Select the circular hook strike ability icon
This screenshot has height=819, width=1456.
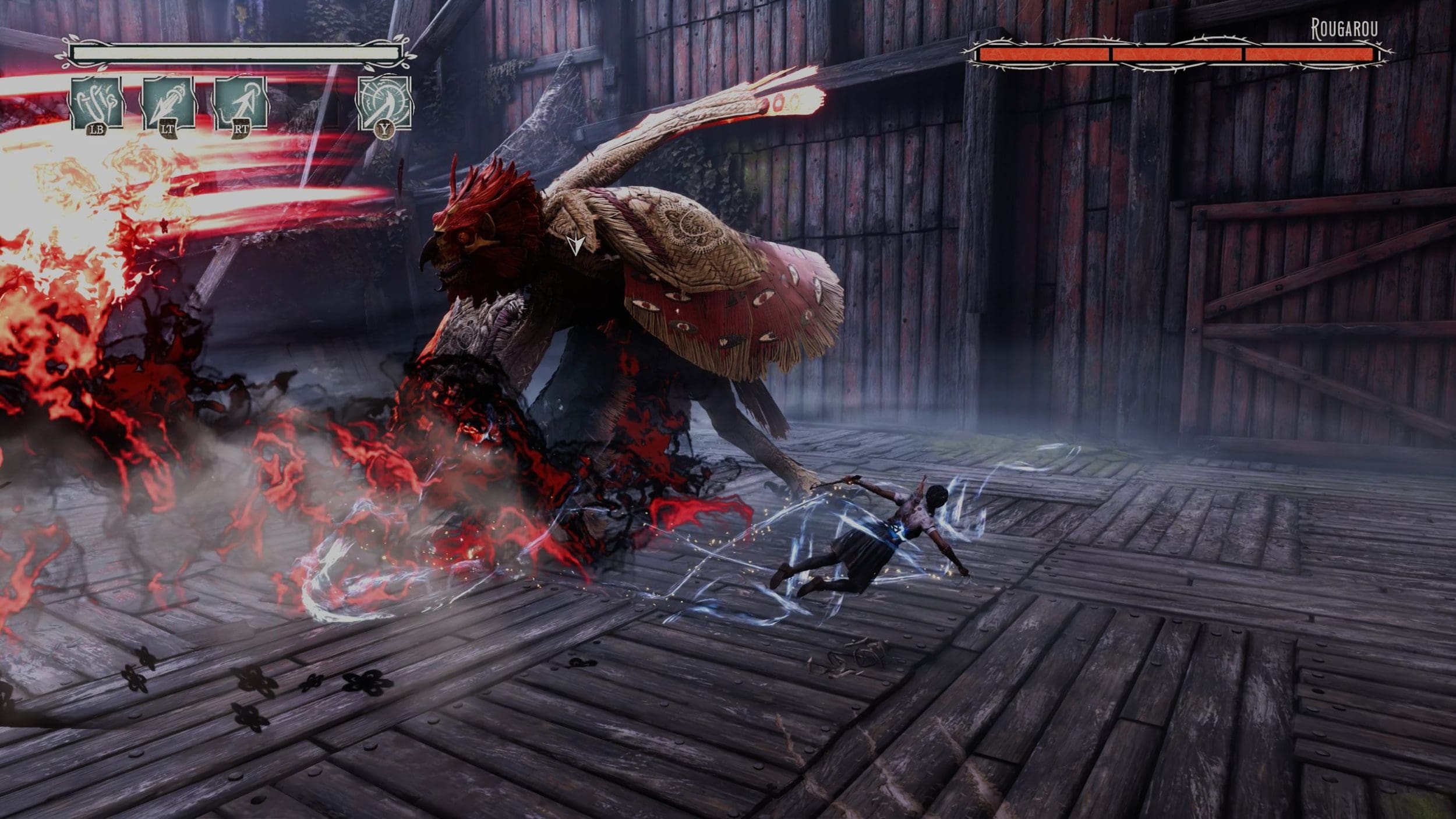(x=384, y=103)
